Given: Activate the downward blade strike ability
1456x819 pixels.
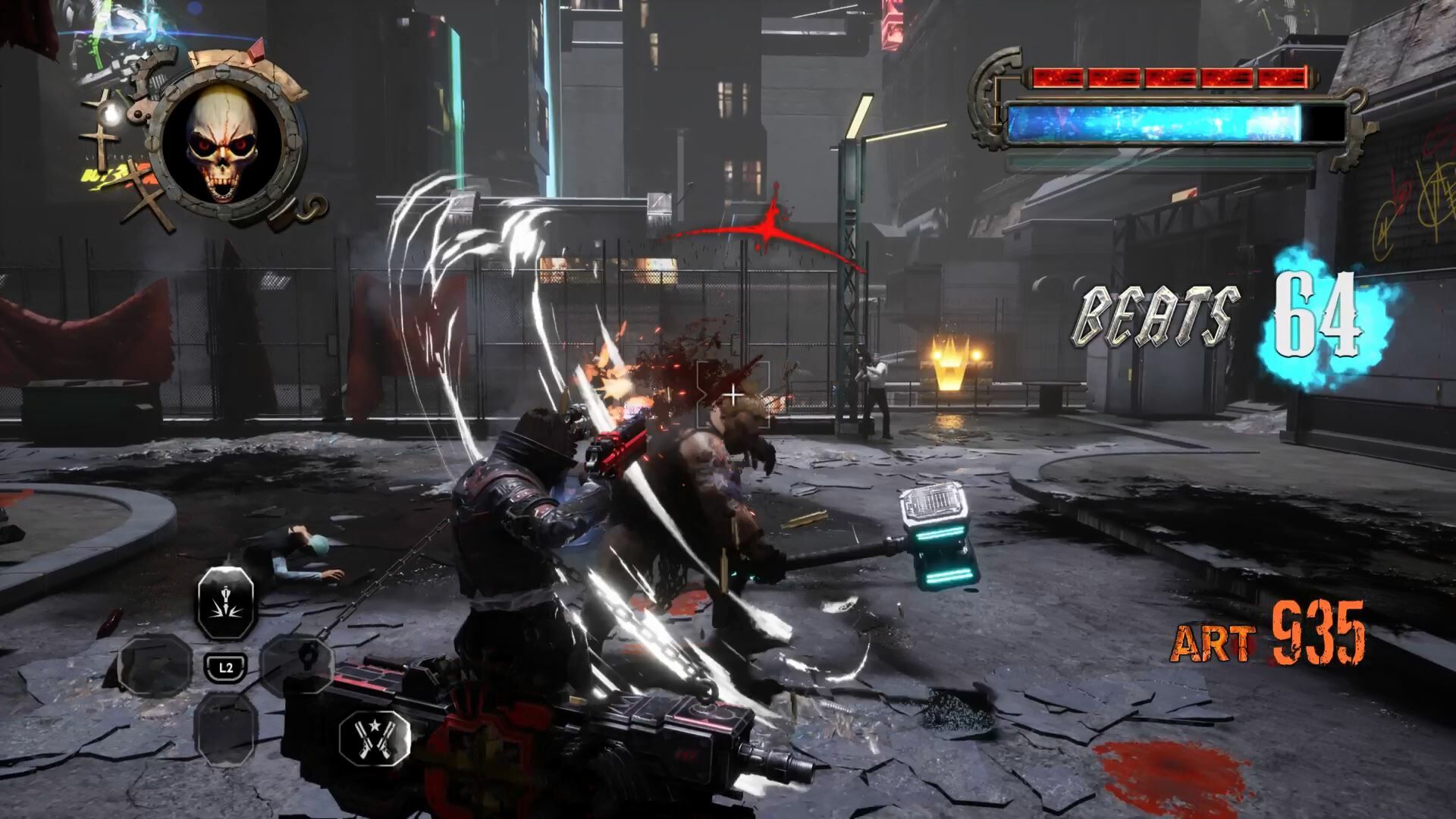Looking at the screenshot, I should click(x=225, y=604).
